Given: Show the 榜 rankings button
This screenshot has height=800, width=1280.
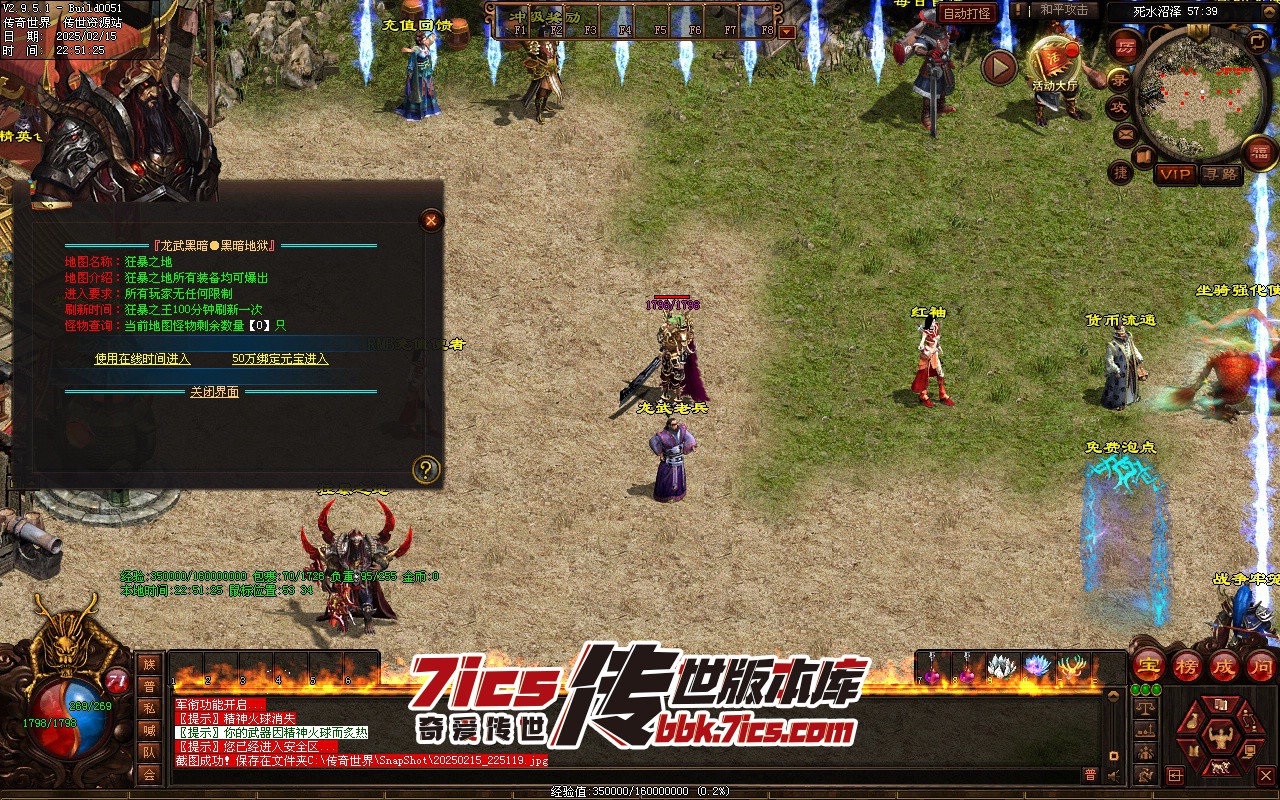Looking at the screenshot, I should pos(1187,666).
